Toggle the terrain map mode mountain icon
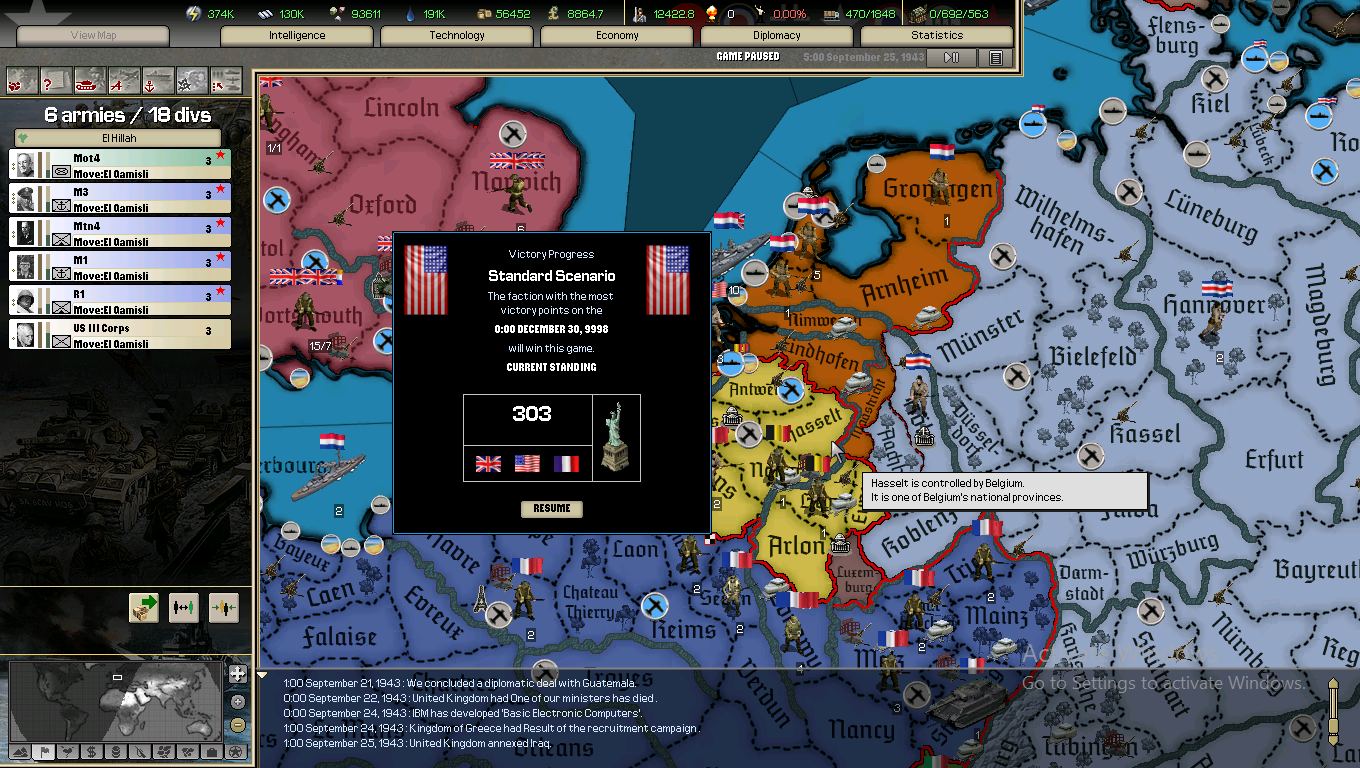 tap(21, 752)
